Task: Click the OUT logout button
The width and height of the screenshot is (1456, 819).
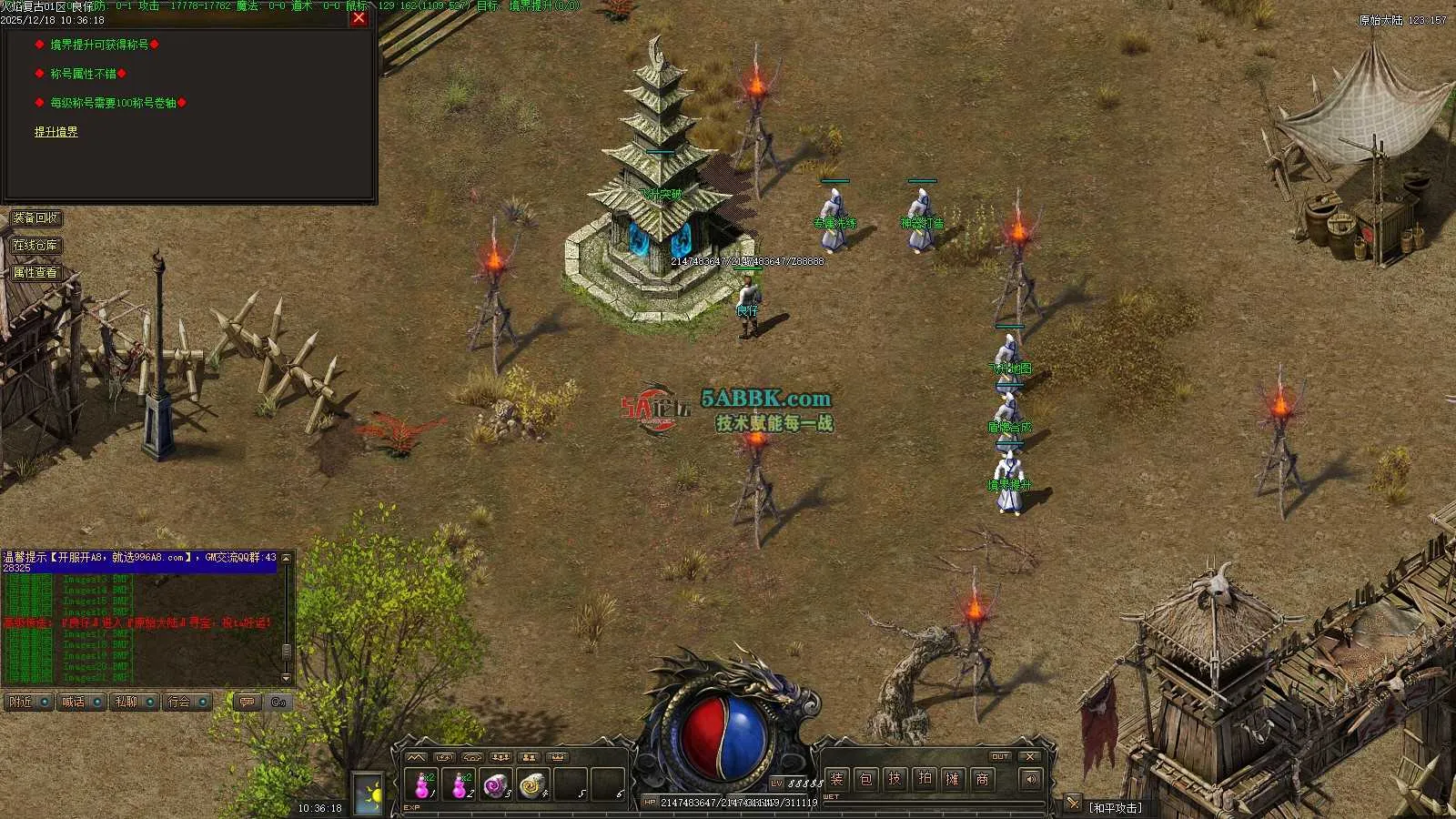Action: pyautogui.click(x=1000, y=756)
